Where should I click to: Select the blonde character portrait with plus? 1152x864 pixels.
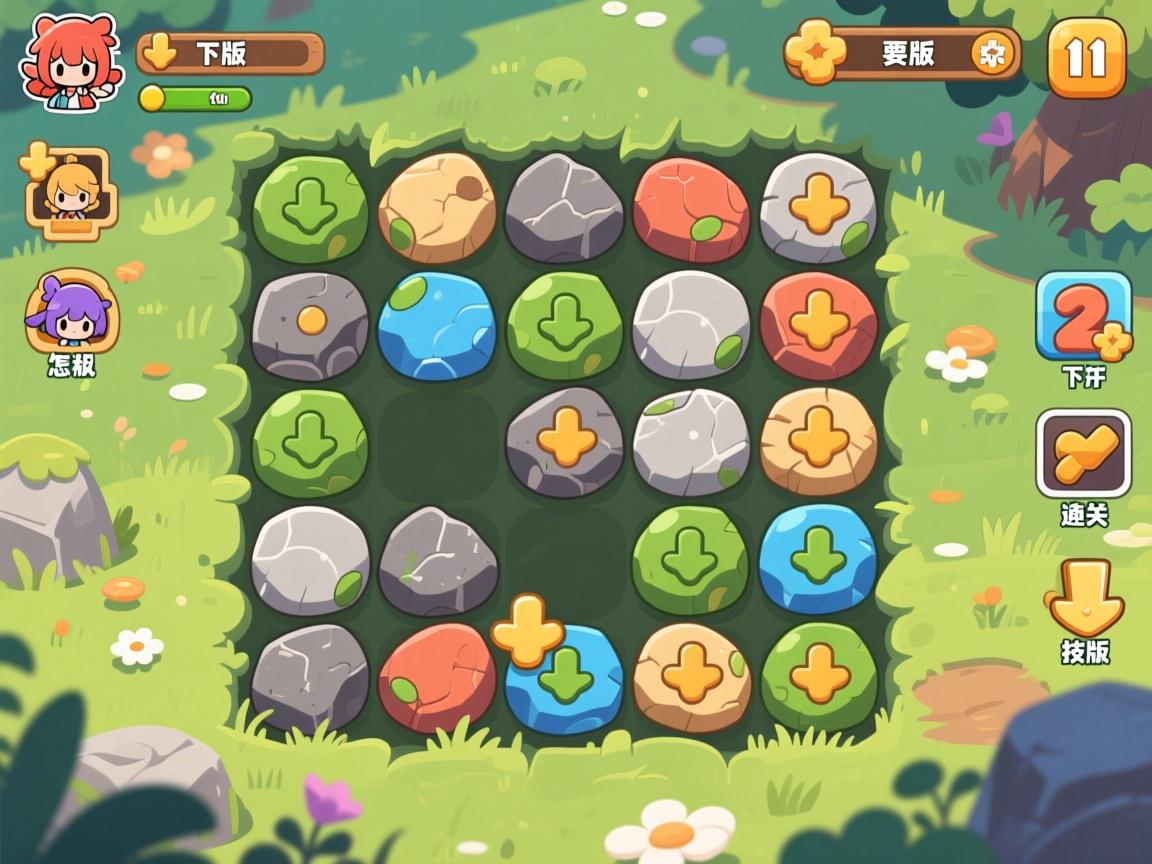(x=70, y=192)
